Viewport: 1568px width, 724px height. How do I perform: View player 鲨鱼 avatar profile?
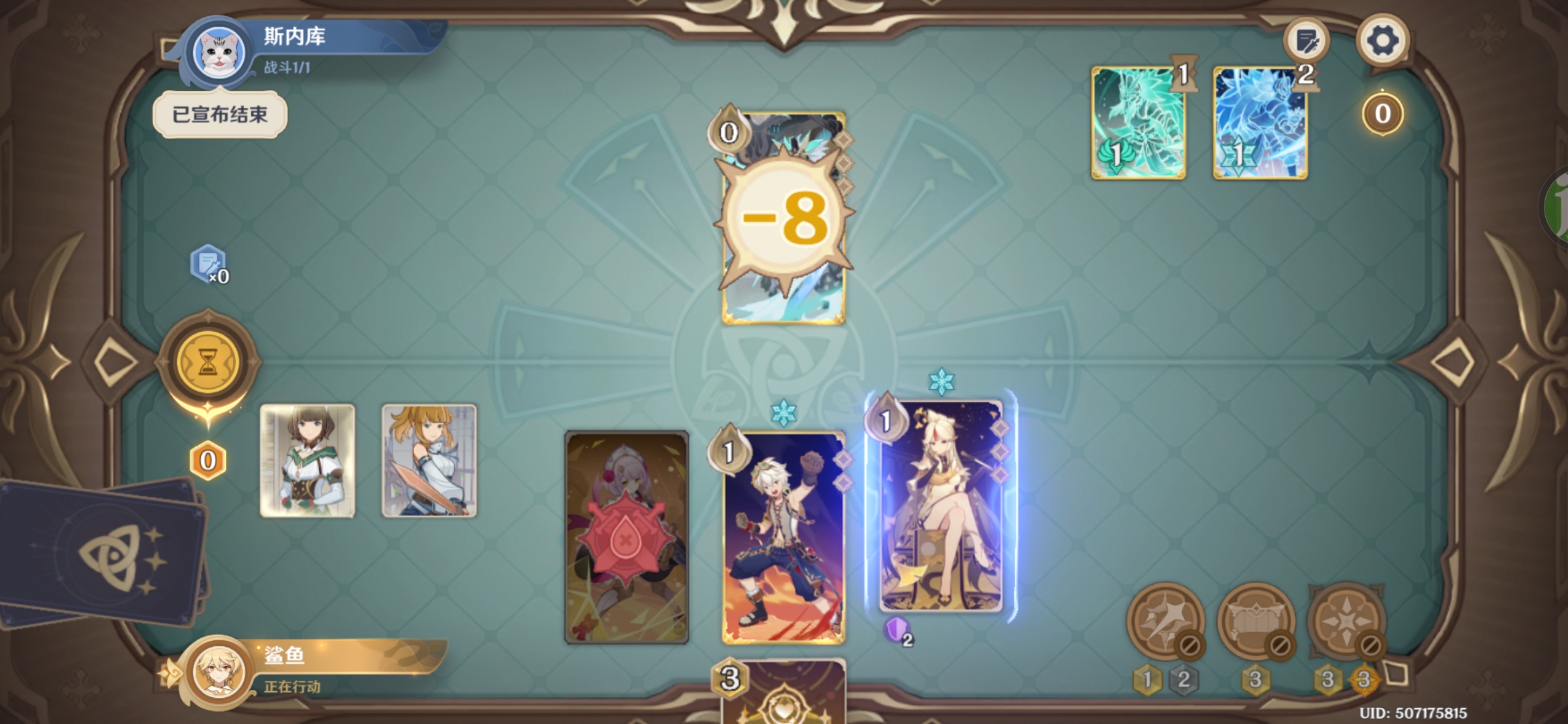click(218, 671)
